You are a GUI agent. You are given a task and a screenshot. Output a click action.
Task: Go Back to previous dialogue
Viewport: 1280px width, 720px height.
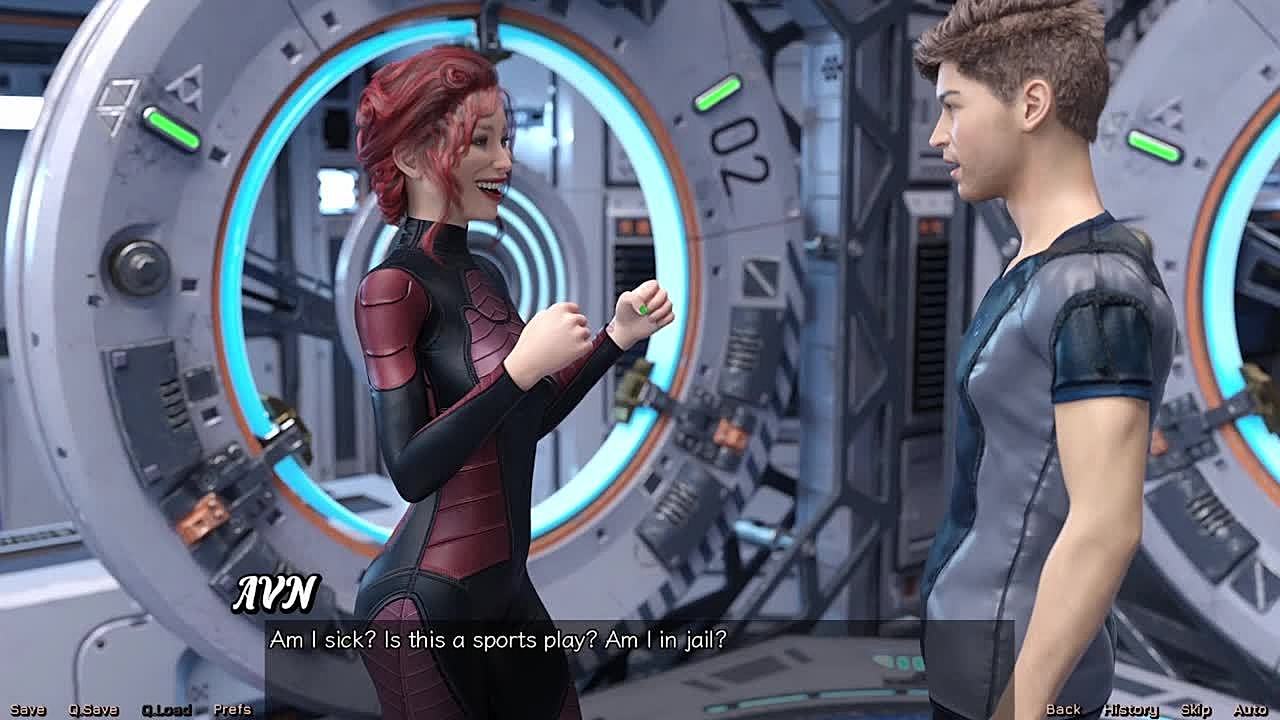(x=1063, y=710)
